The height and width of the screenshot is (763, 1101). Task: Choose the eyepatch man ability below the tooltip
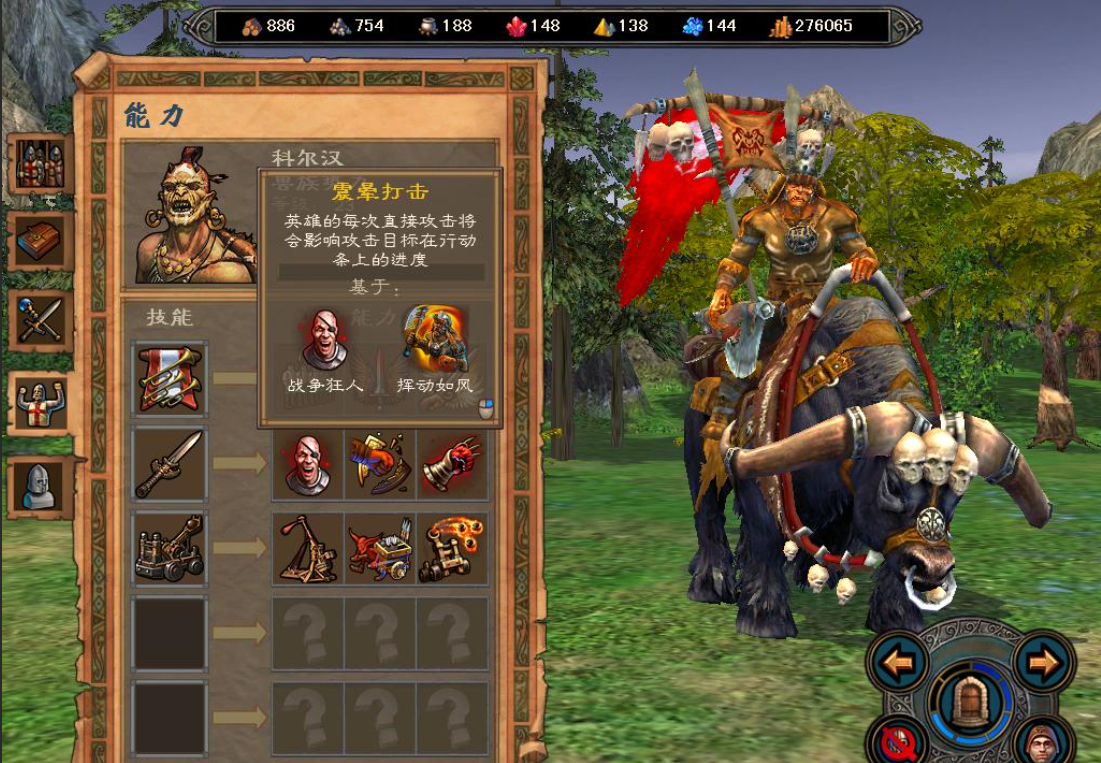[308, 463]
